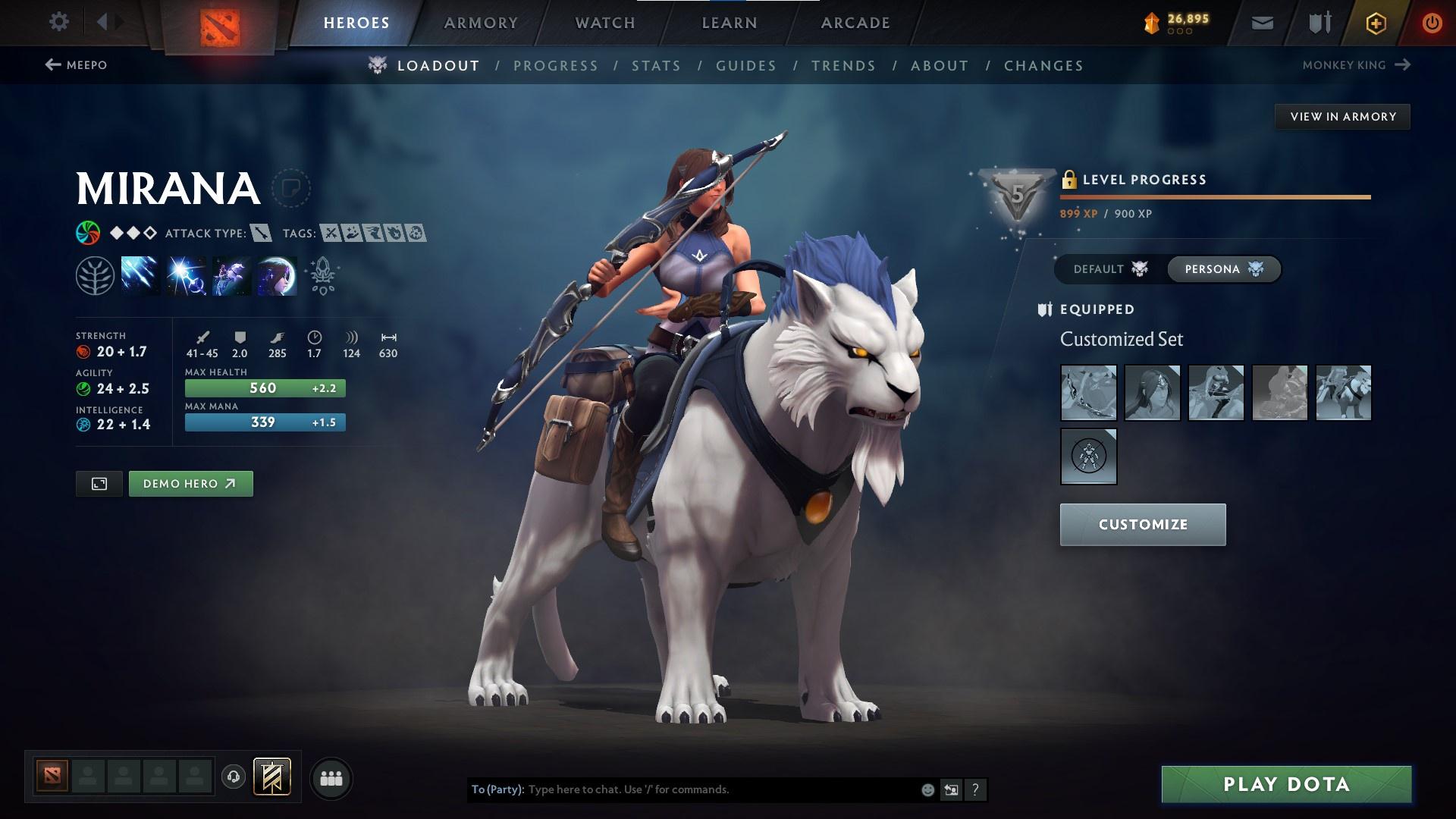
Task: Click the DEMO HERO button
Action: [x=190, y=483]
